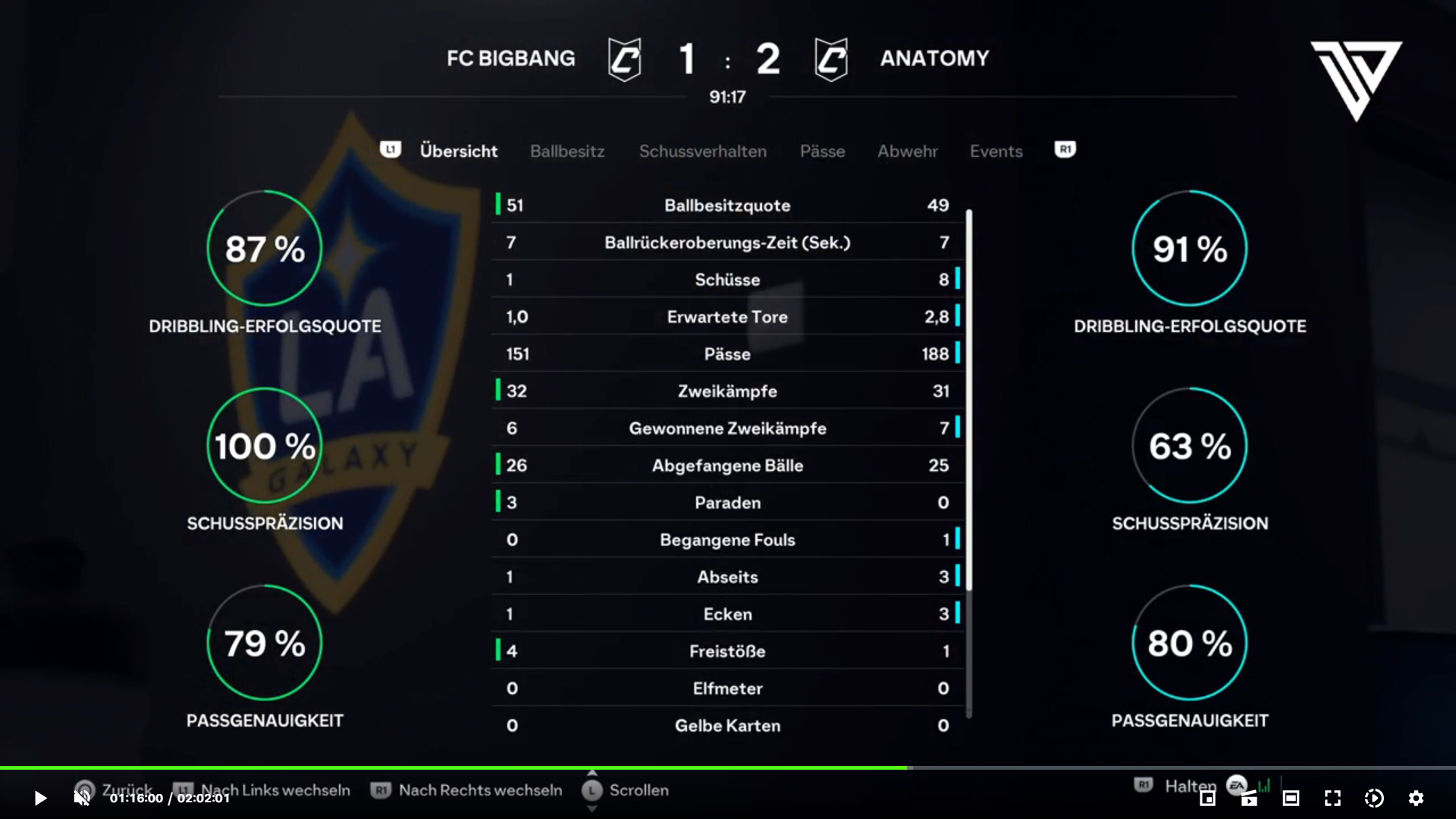Select the Schussverhalten tab
This screenshot has height=819, width=1456.
point(702,151)
